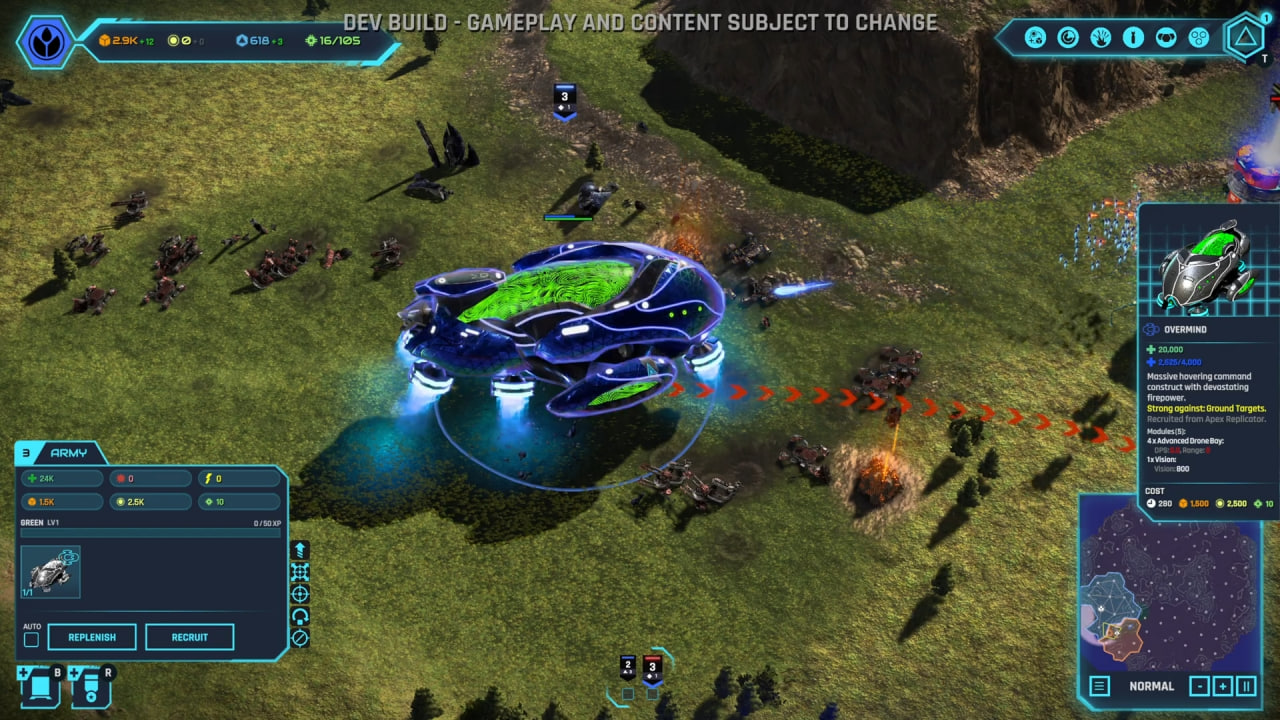Viewport: 1280px width, 720px height.
Task: Click the numbered '3' tab beside the ARMY label
Action: click(25, 453)
